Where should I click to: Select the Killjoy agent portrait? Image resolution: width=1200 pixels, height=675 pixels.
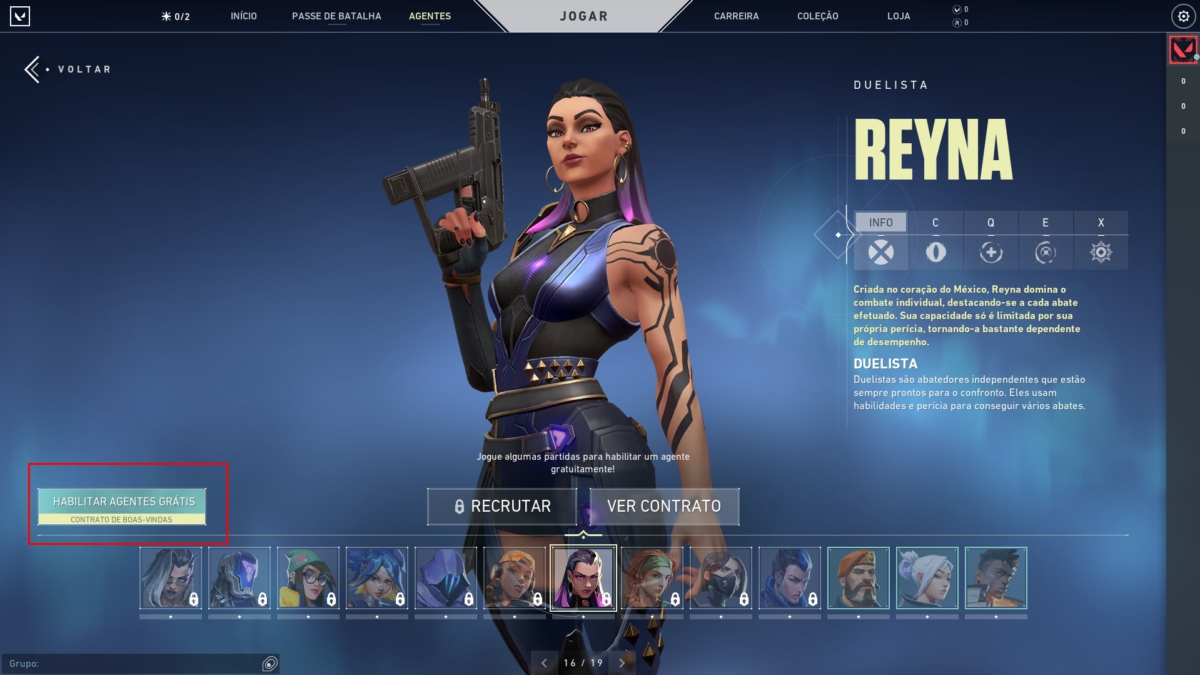point(308,577)
